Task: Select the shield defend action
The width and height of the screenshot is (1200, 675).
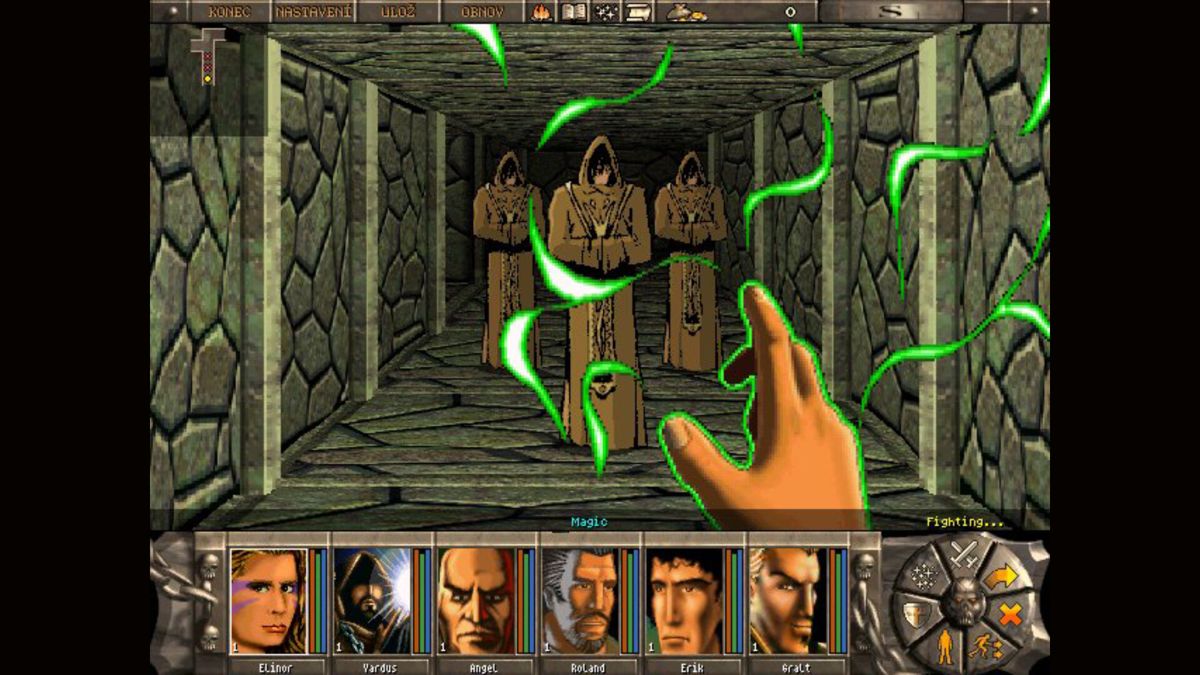Action: coord(913,615)
